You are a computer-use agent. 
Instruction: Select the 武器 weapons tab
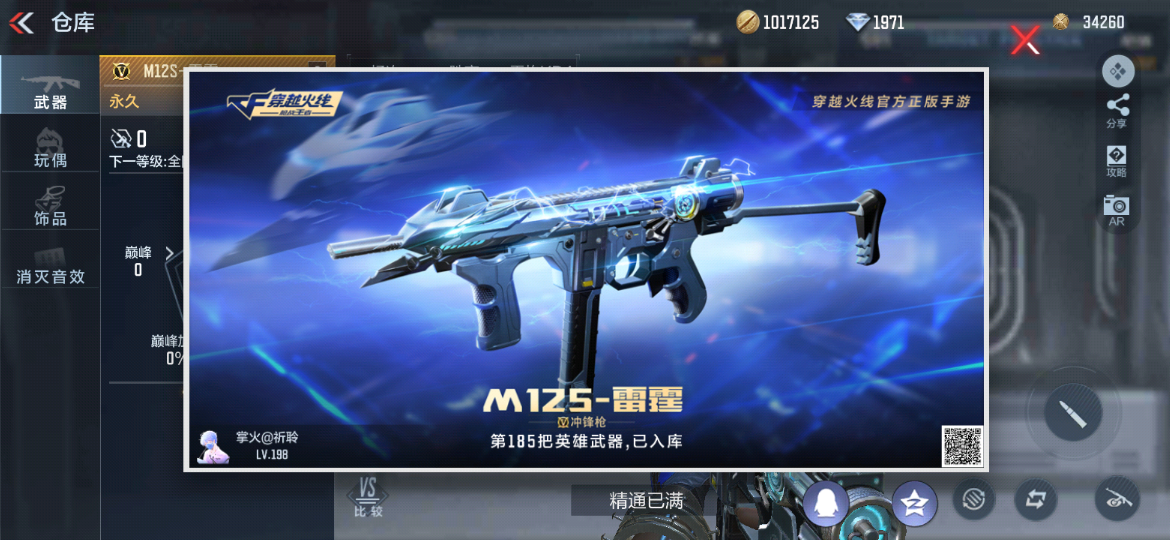(x=50, y=87)
